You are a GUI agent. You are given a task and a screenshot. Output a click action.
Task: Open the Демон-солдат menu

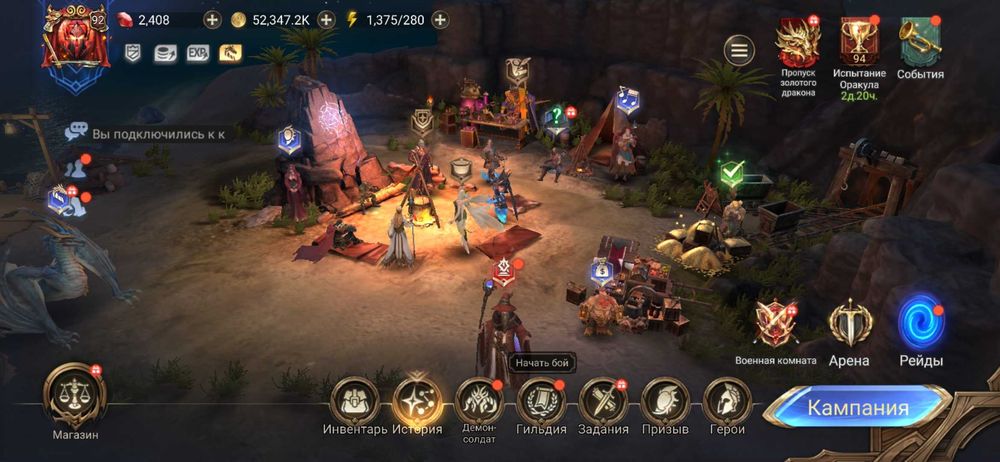click(479, 402)
